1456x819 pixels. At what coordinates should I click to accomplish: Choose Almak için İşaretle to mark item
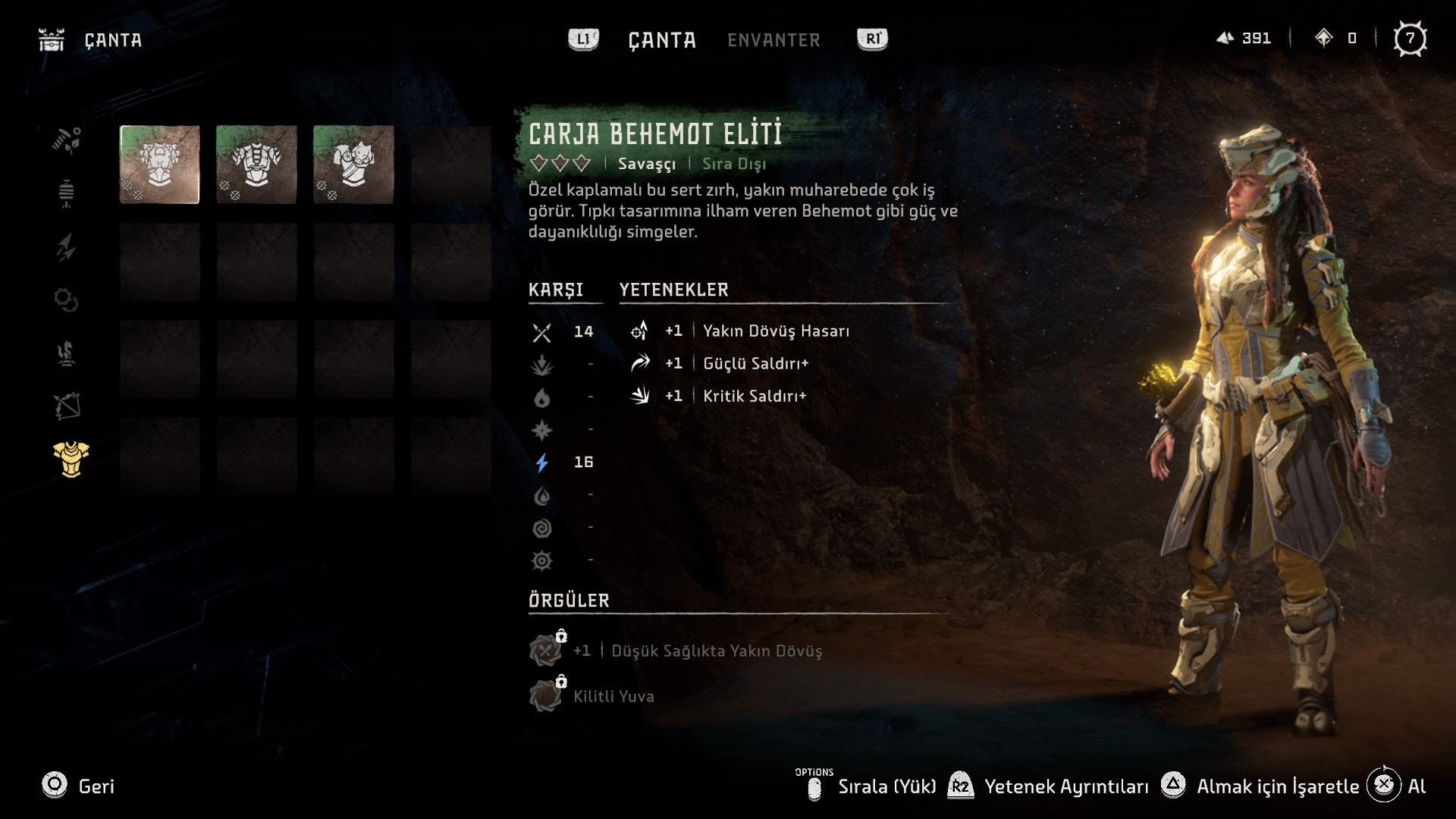1263,786
